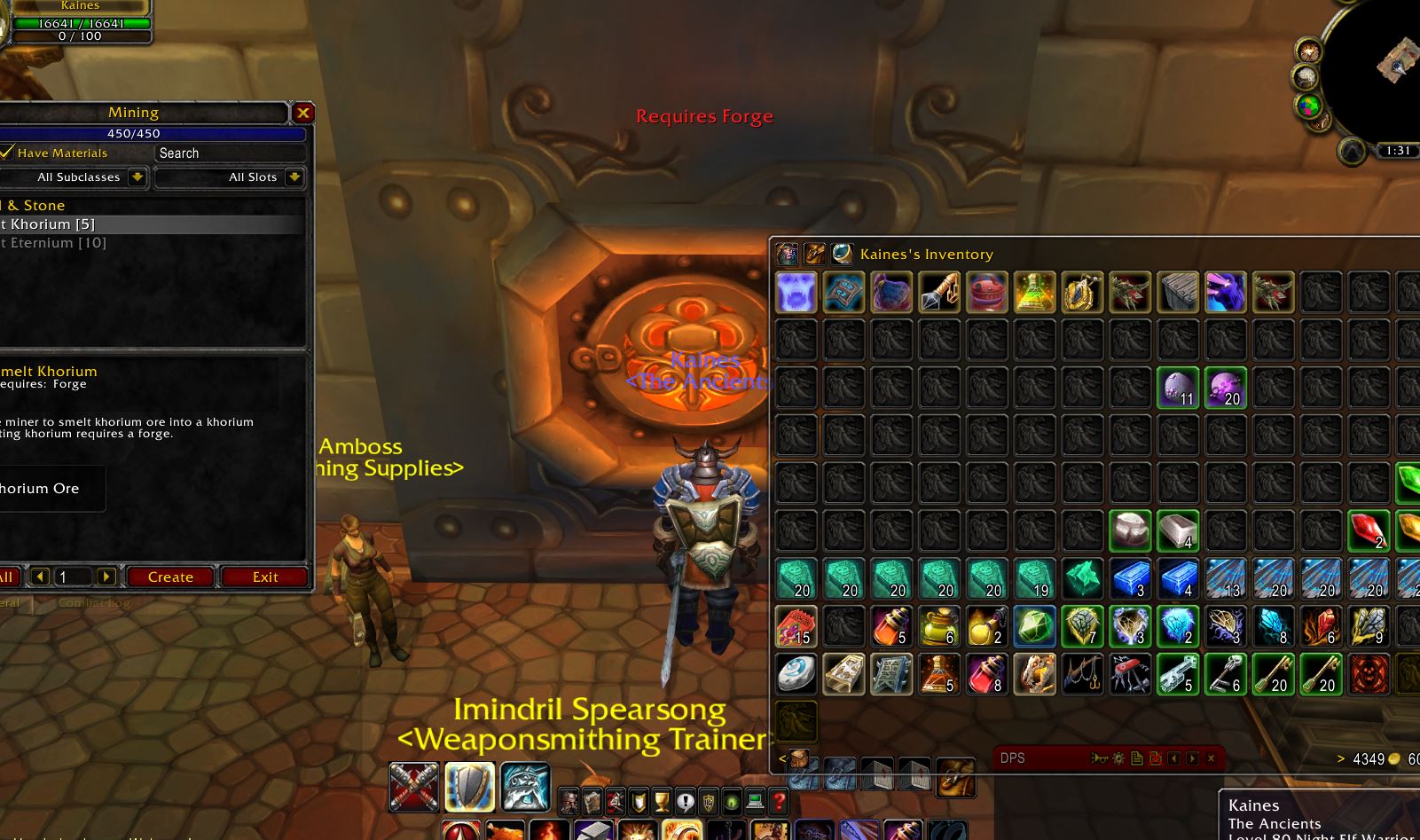The height and width of the screenshot is (840, 1420).
Task: Open the quest log exclamation icon
Action: pos(686,801)
